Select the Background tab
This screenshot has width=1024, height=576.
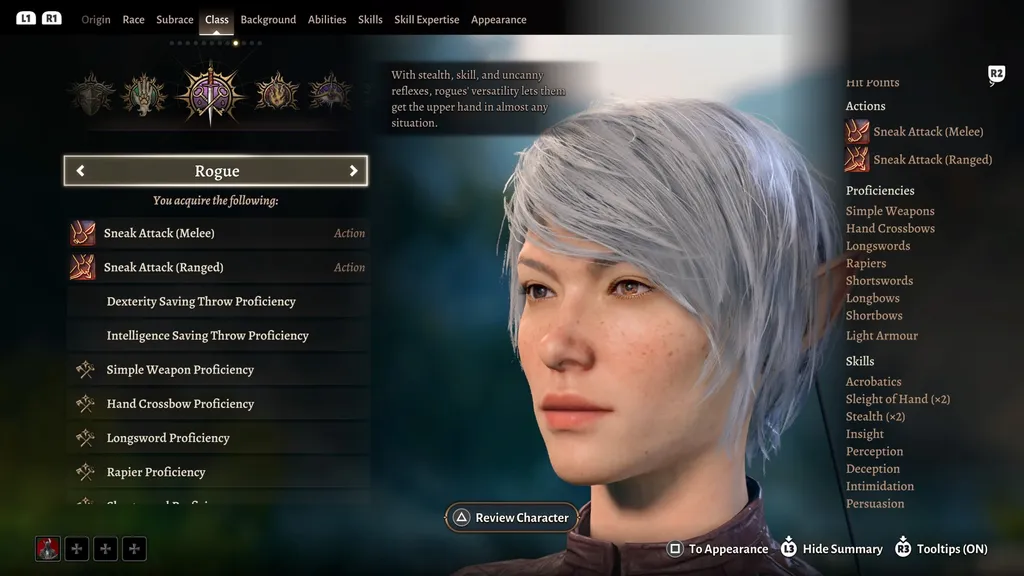[268, 20]
